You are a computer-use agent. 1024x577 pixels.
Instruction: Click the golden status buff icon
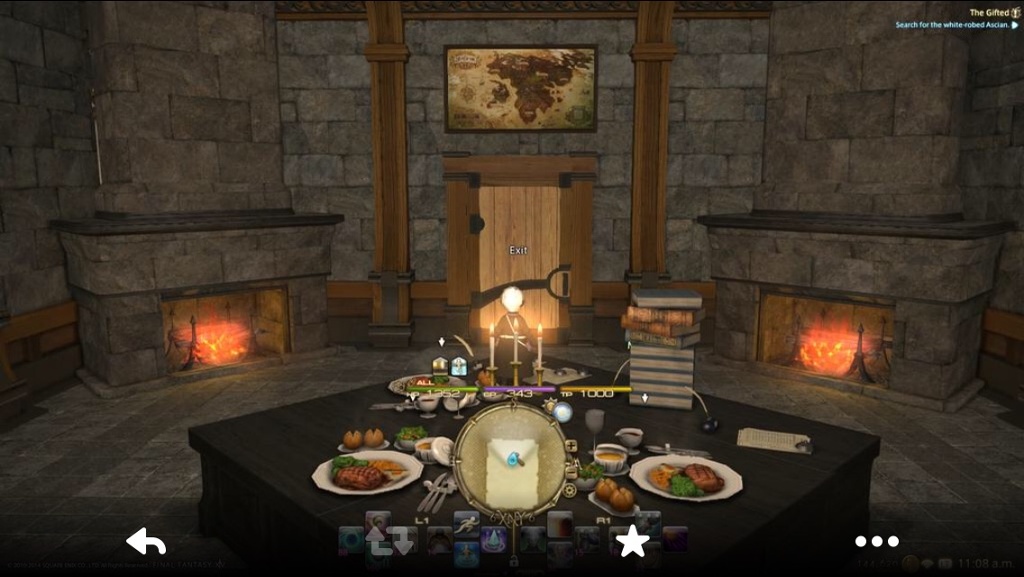[440, 366]
